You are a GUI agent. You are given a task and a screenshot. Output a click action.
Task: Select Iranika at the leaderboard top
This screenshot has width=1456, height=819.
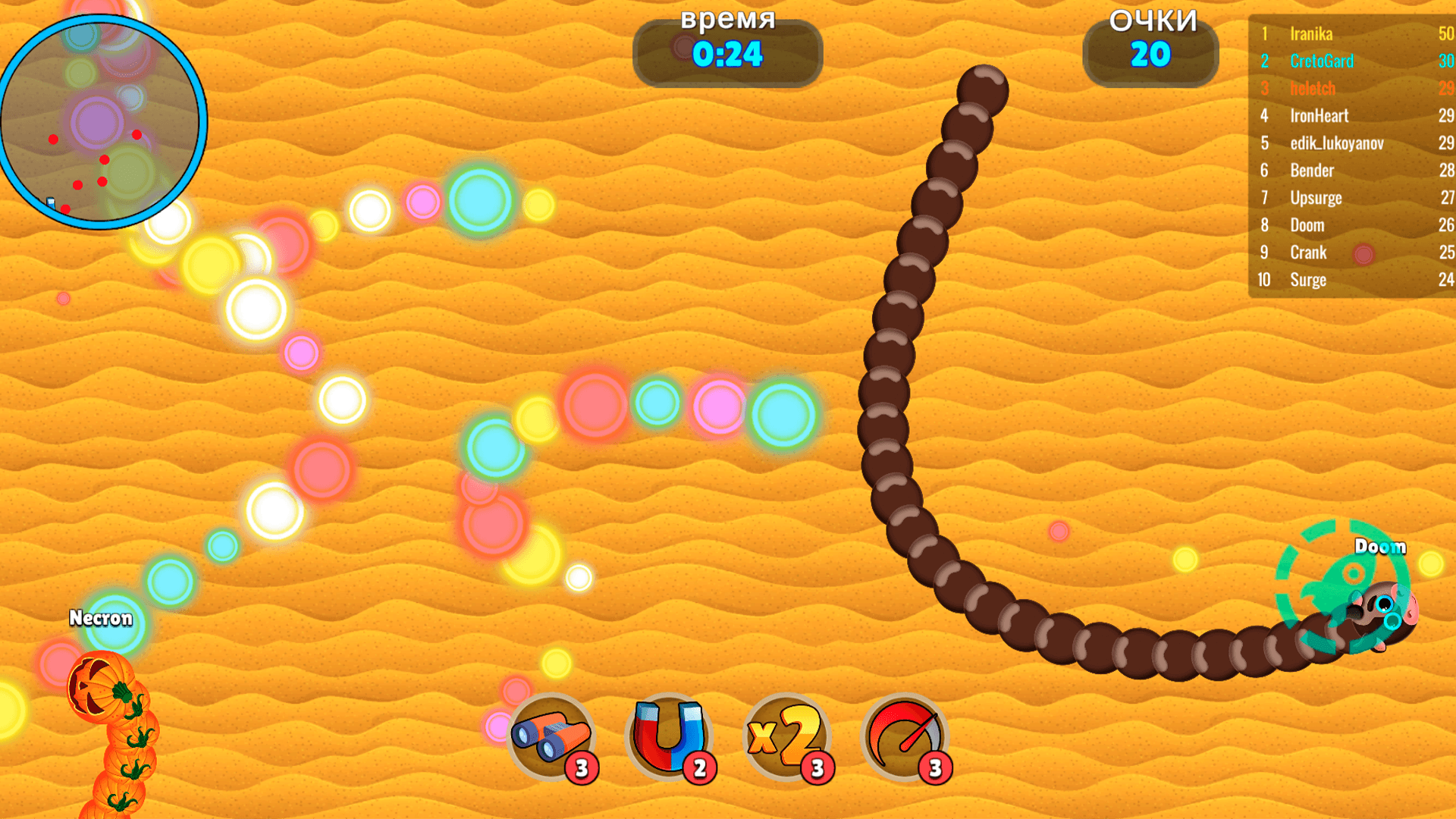(x=1311, y=34)
